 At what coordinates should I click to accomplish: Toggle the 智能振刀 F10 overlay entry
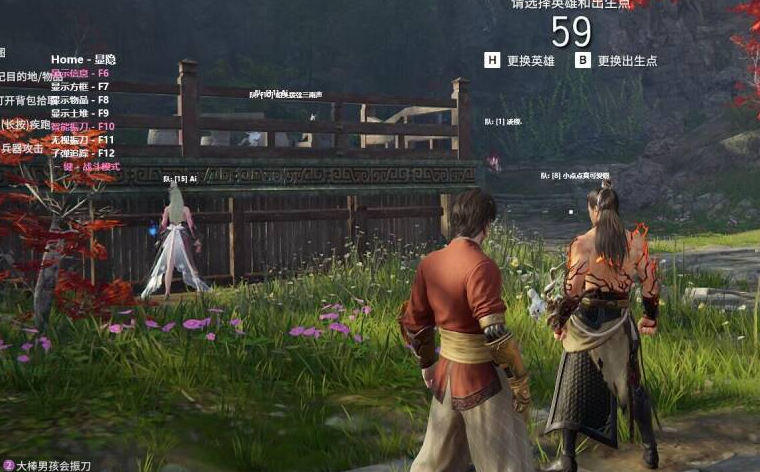[83, 127]
